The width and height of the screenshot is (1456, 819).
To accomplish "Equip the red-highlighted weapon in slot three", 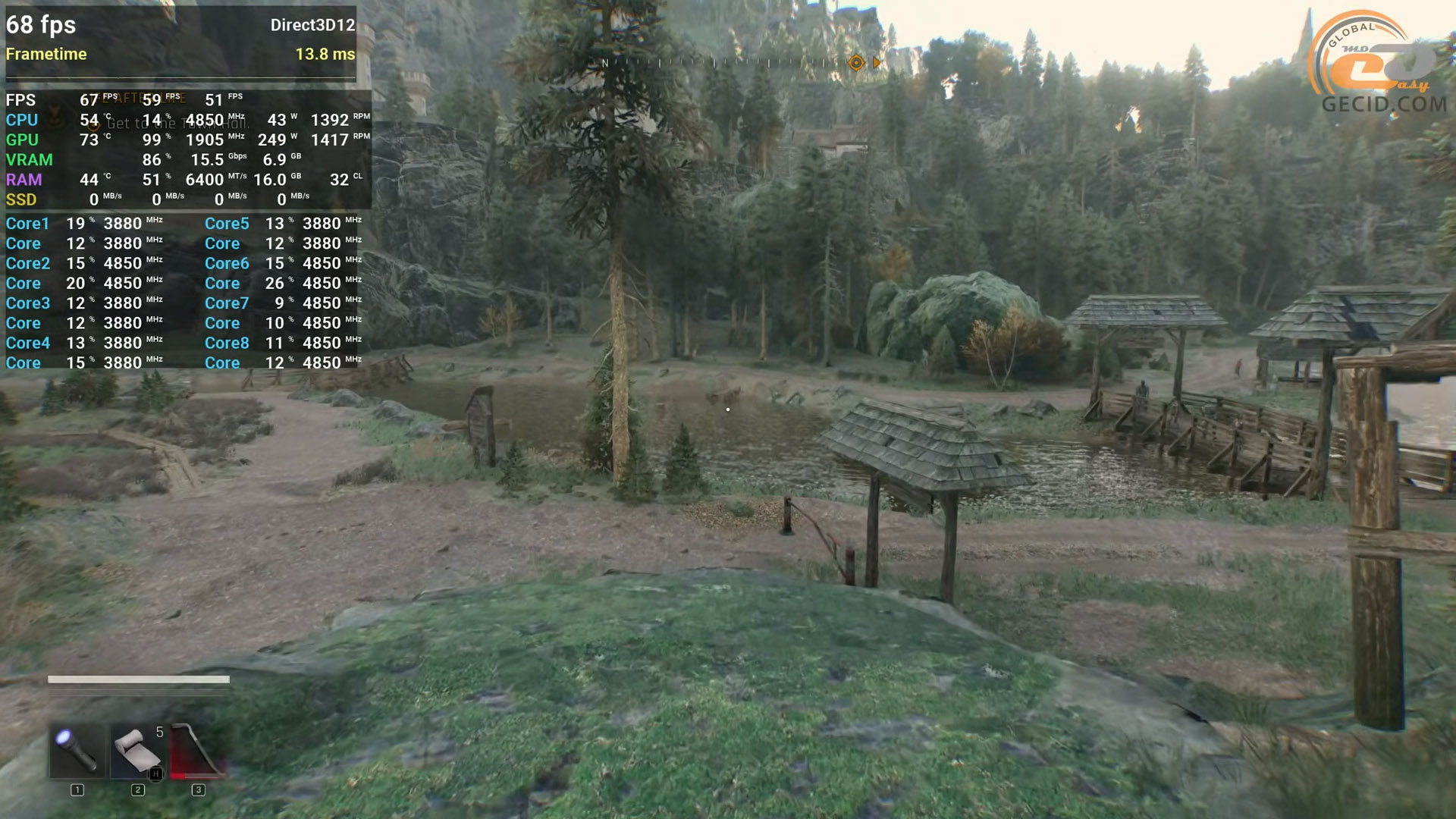I will [197, 751].
